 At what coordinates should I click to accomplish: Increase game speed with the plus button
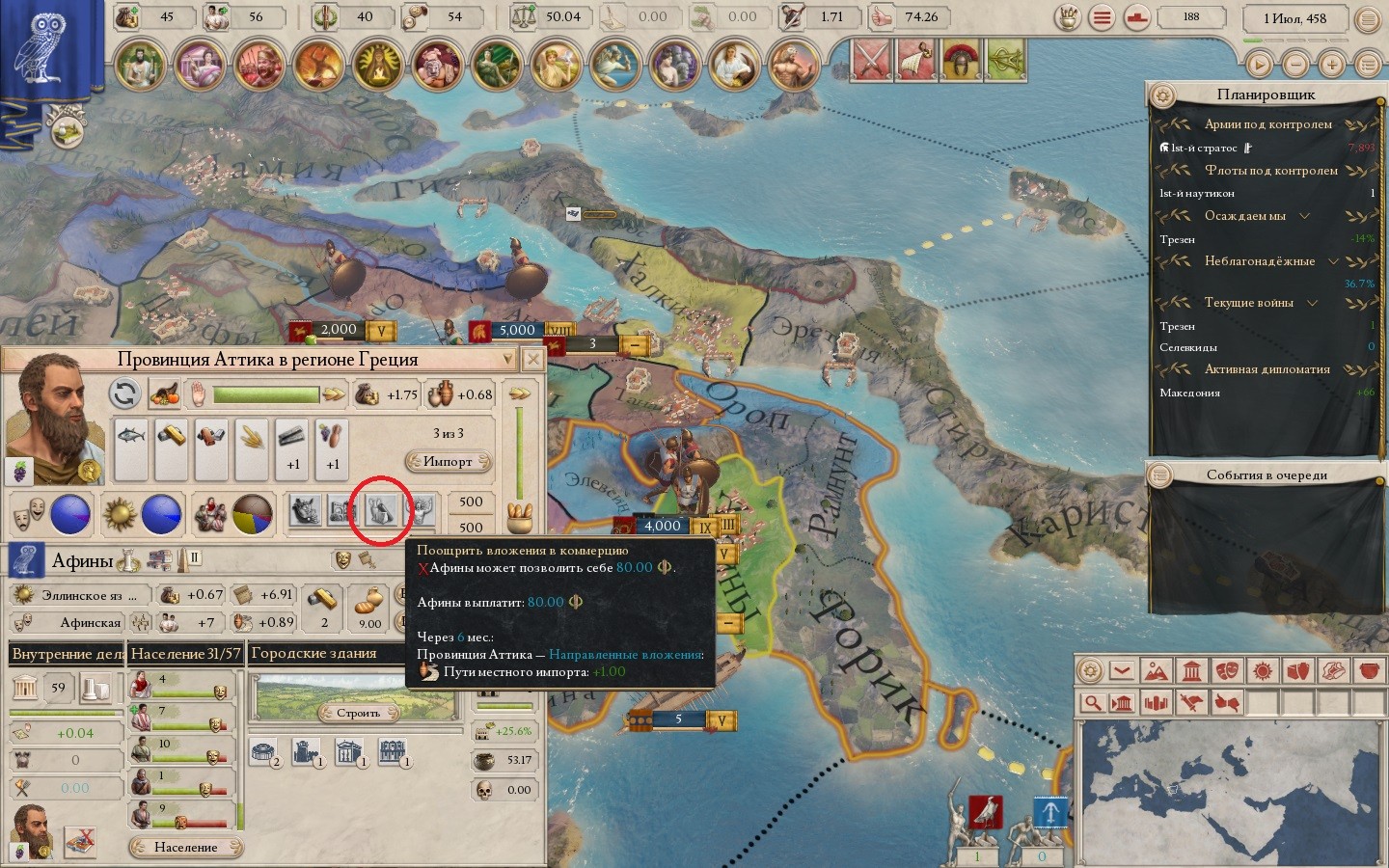pyautogui.click(x=1332, y=65)
